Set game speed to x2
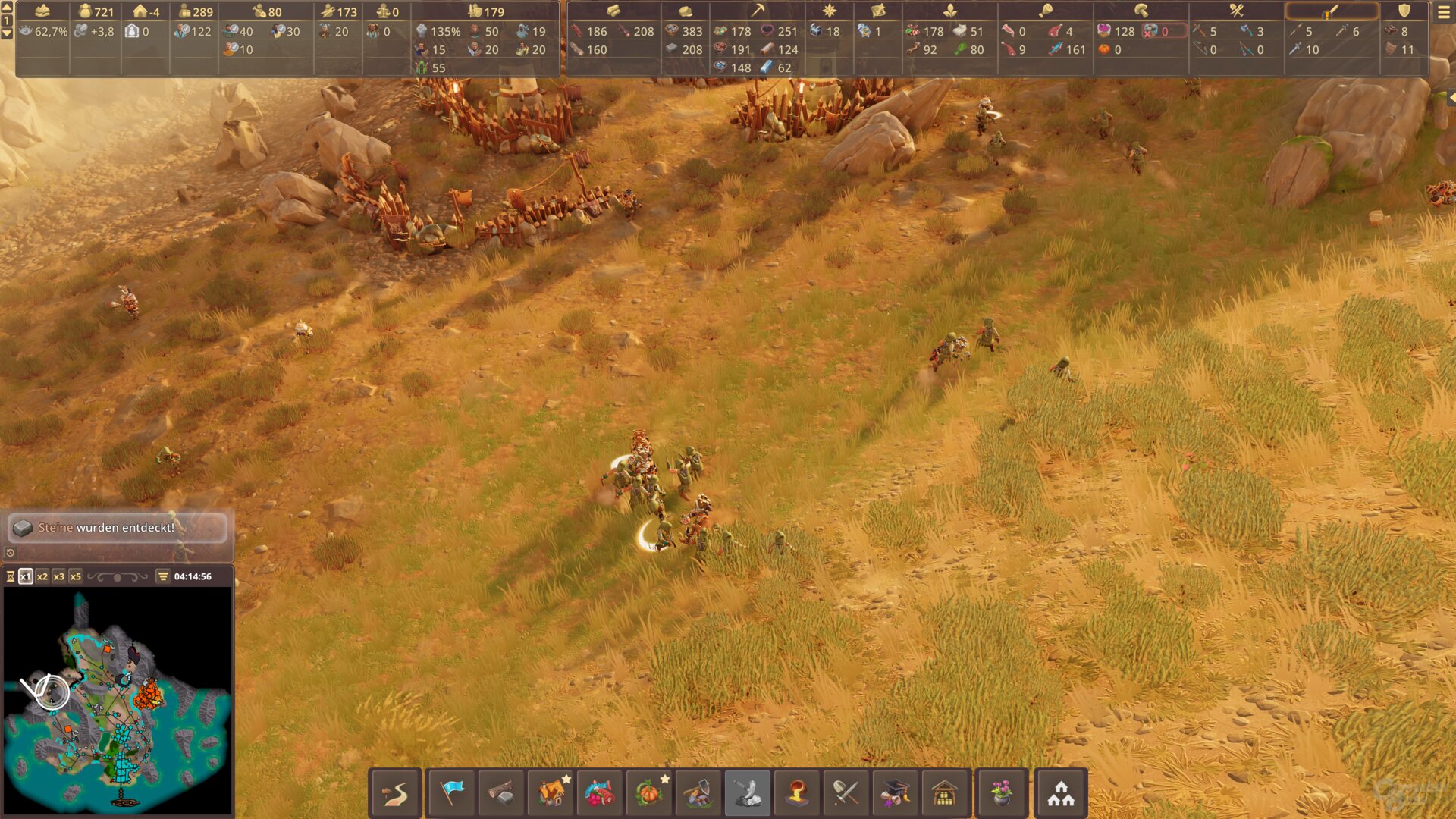Image resolution: width=1456 pixels, height=819 pixels. click(x=42, y=576)
